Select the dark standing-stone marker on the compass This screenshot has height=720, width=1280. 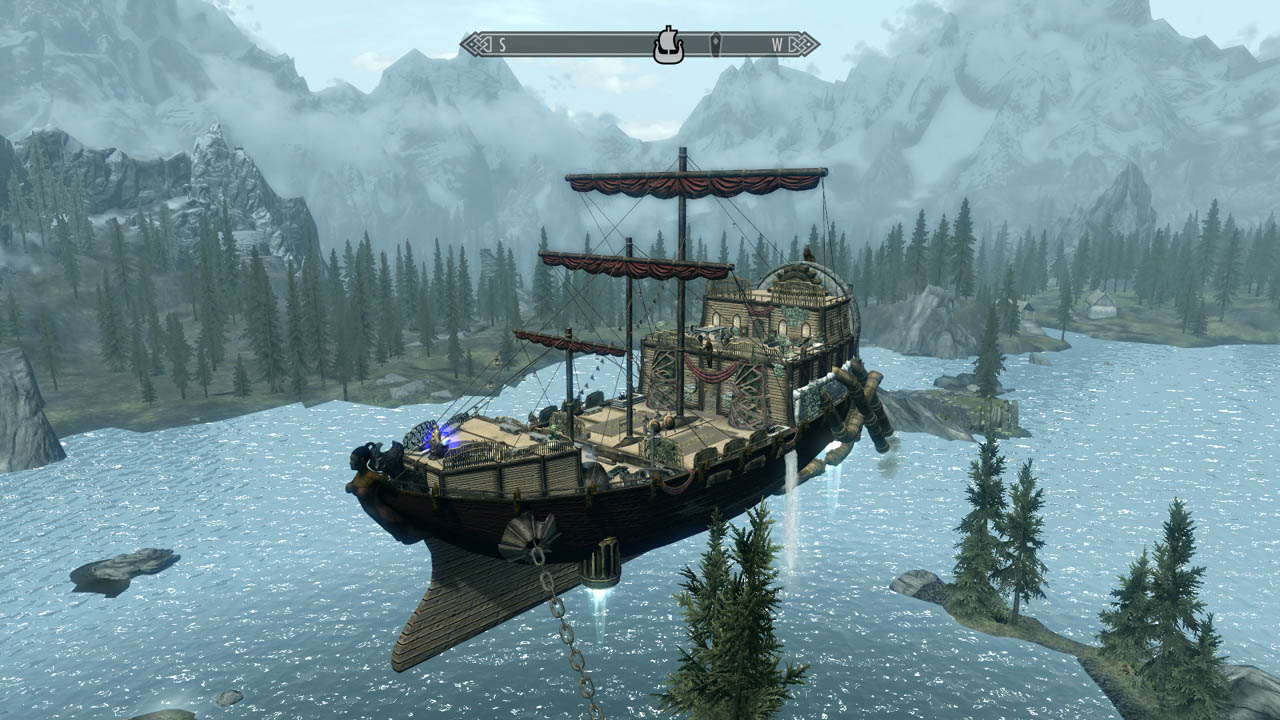[716, 44]
